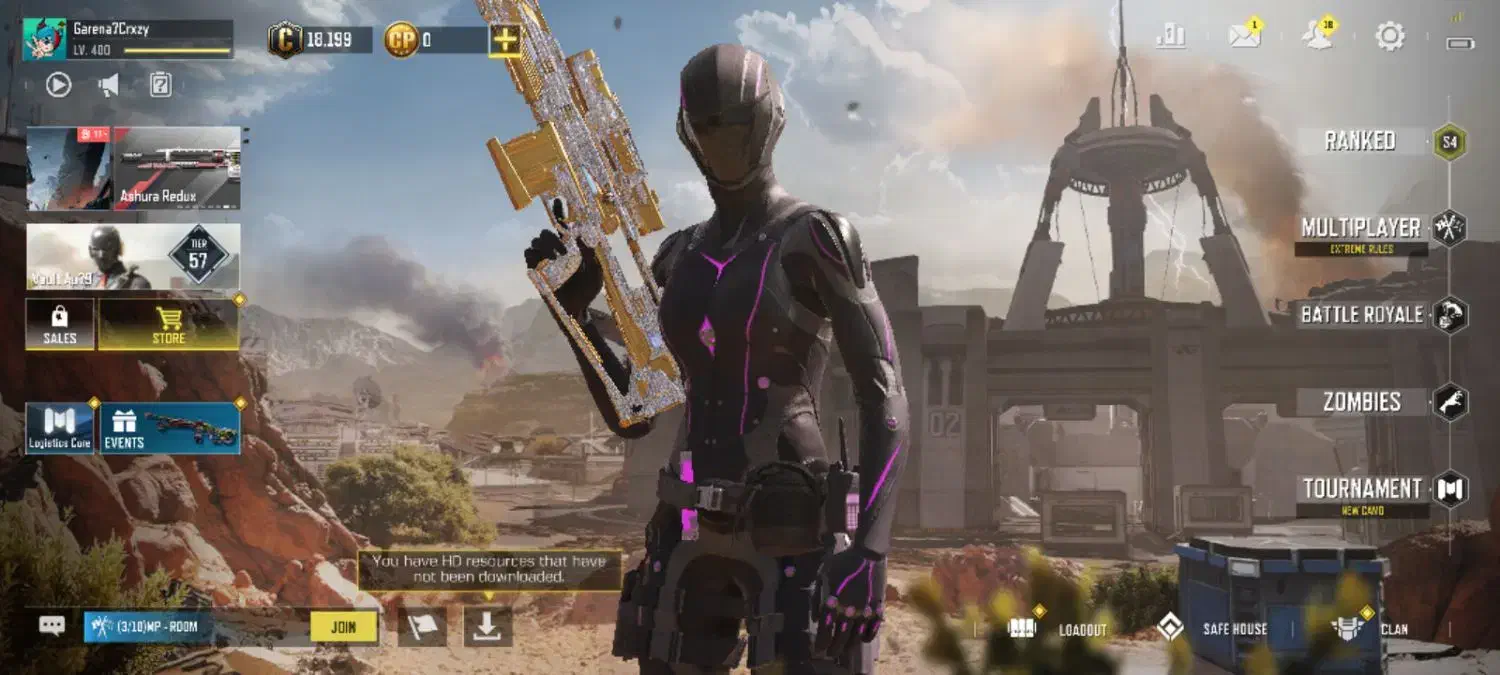This screenshot has width=1500, height=675.
Task: Open the settings gear
Action: point(1389,37)
